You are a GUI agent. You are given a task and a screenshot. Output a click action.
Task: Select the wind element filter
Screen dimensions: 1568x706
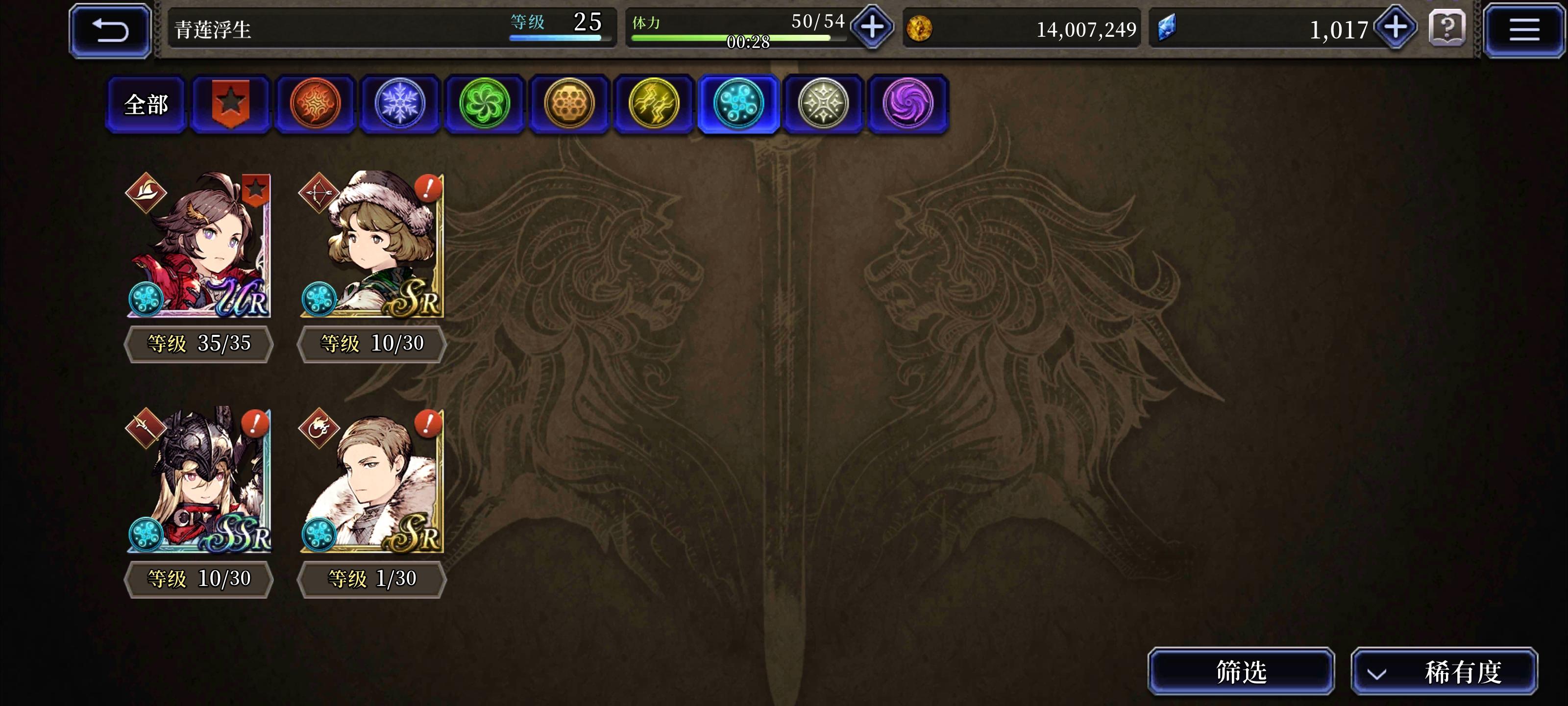click(485, 103)
